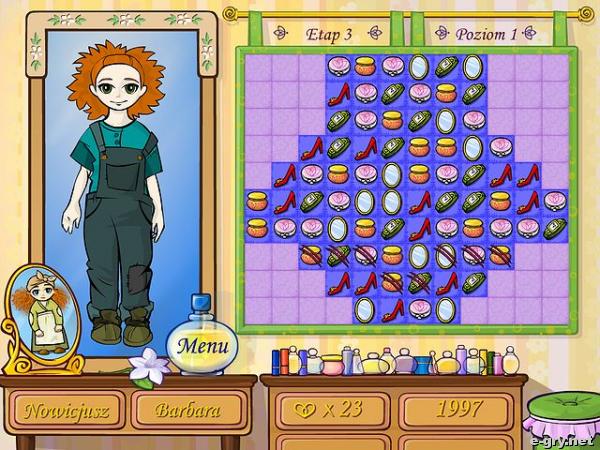Choose the red shoe tile in the bottom row
Image resolution: width=600 pixels, height=450 pixels.
tap(392, 307)
